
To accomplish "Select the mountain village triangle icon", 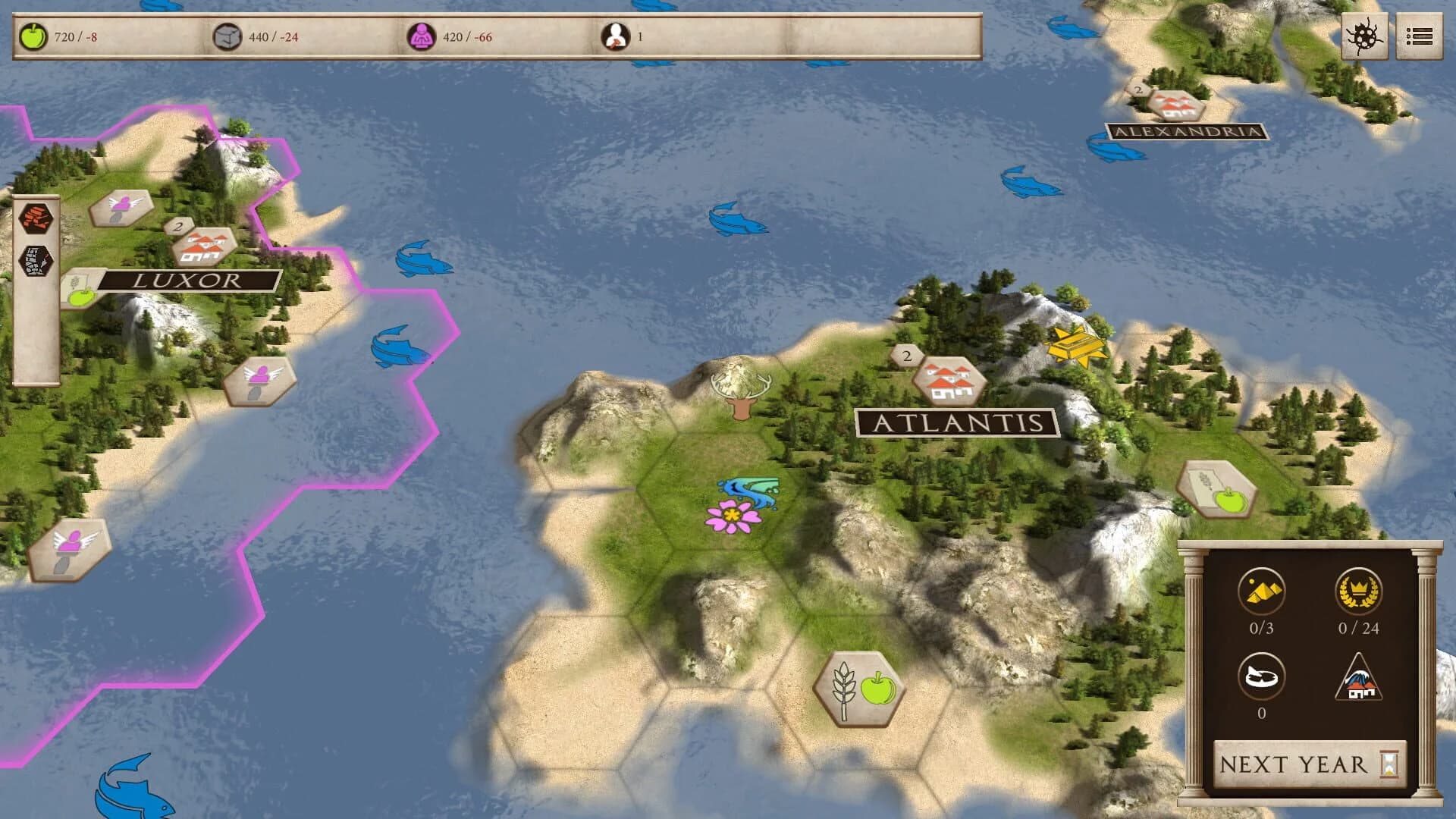I will (1357, 681).
